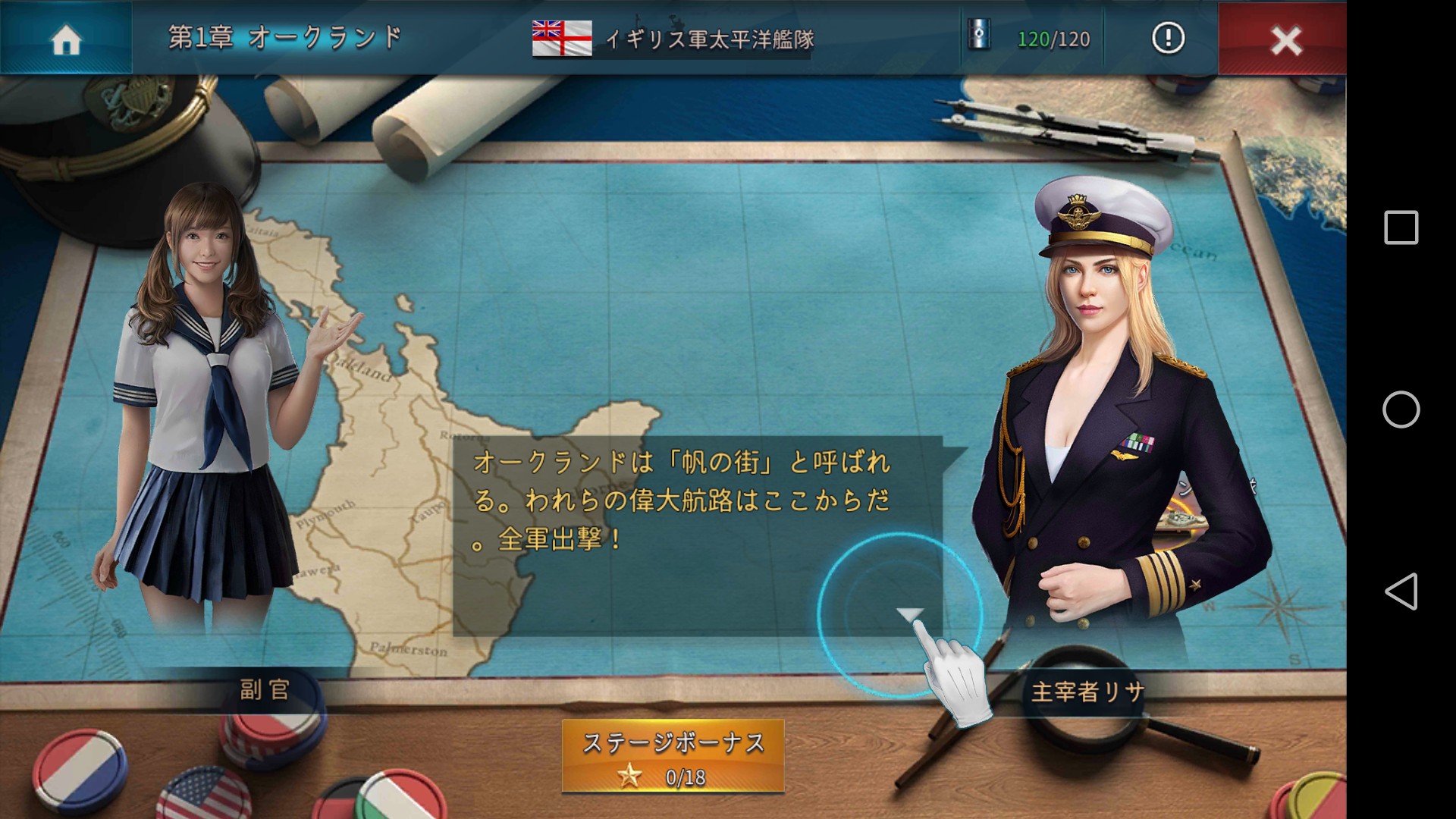The image size is (1456, 819).
Task: Tap the Android home circle button
Action: (x=1401, y=409)
